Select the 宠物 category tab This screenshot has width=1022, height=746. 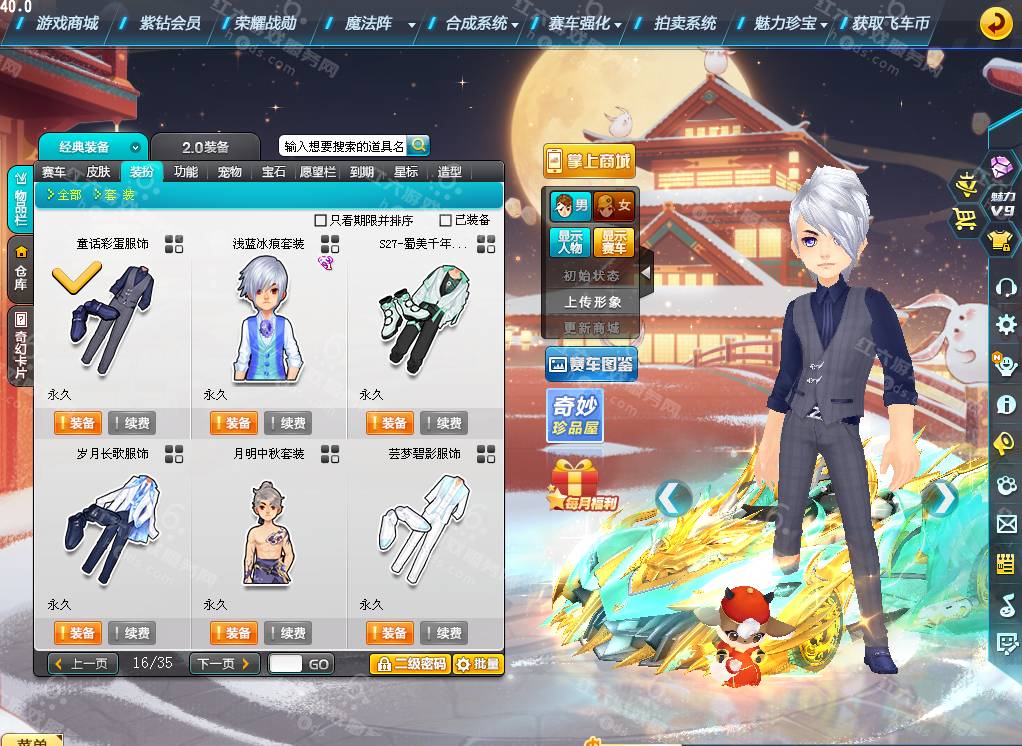pyautogui.click(x=230, y=172)
